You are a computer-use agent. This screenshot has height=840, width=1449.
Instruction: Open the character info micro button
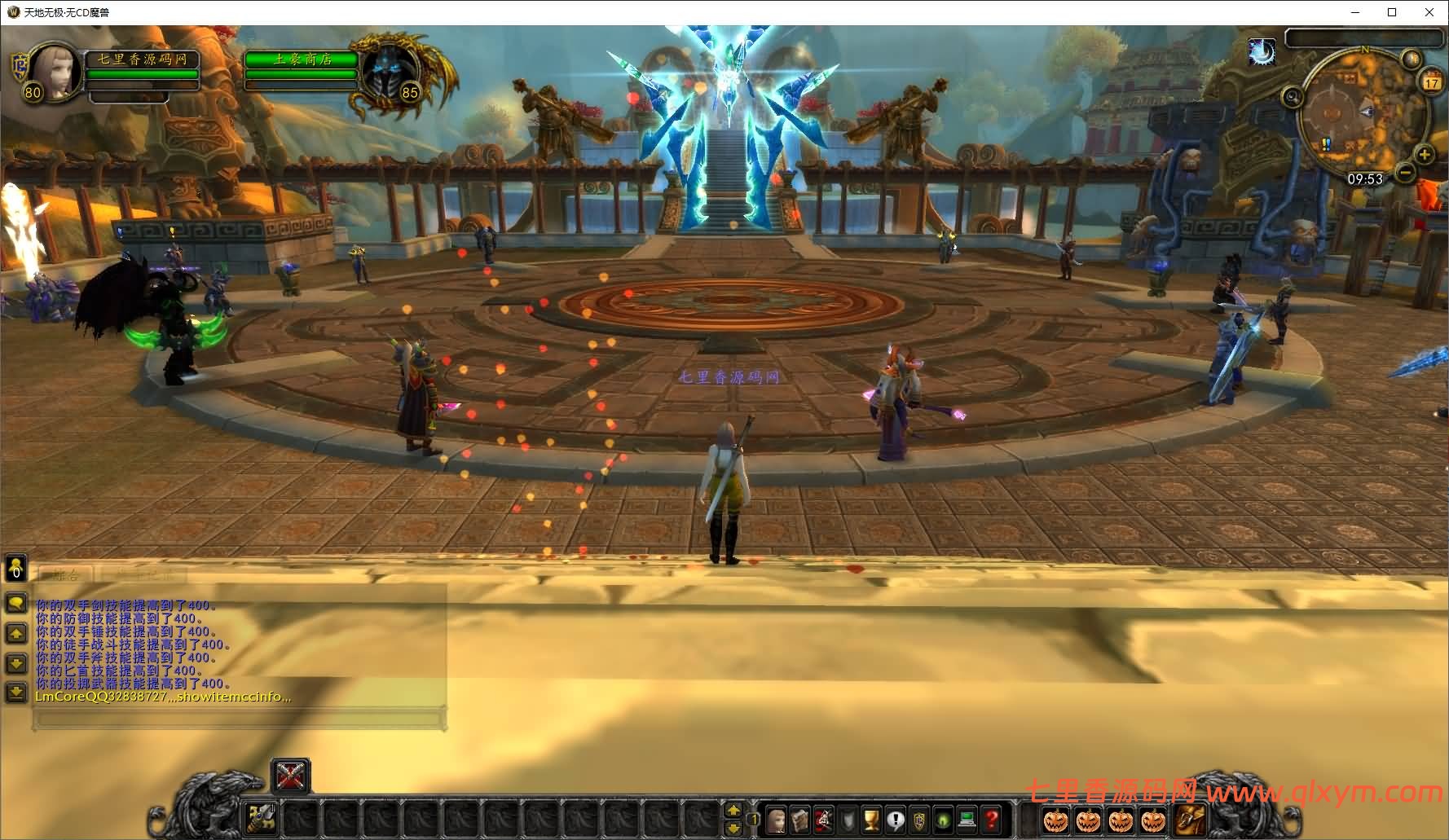pyautogui.click(x=777, y=818)
